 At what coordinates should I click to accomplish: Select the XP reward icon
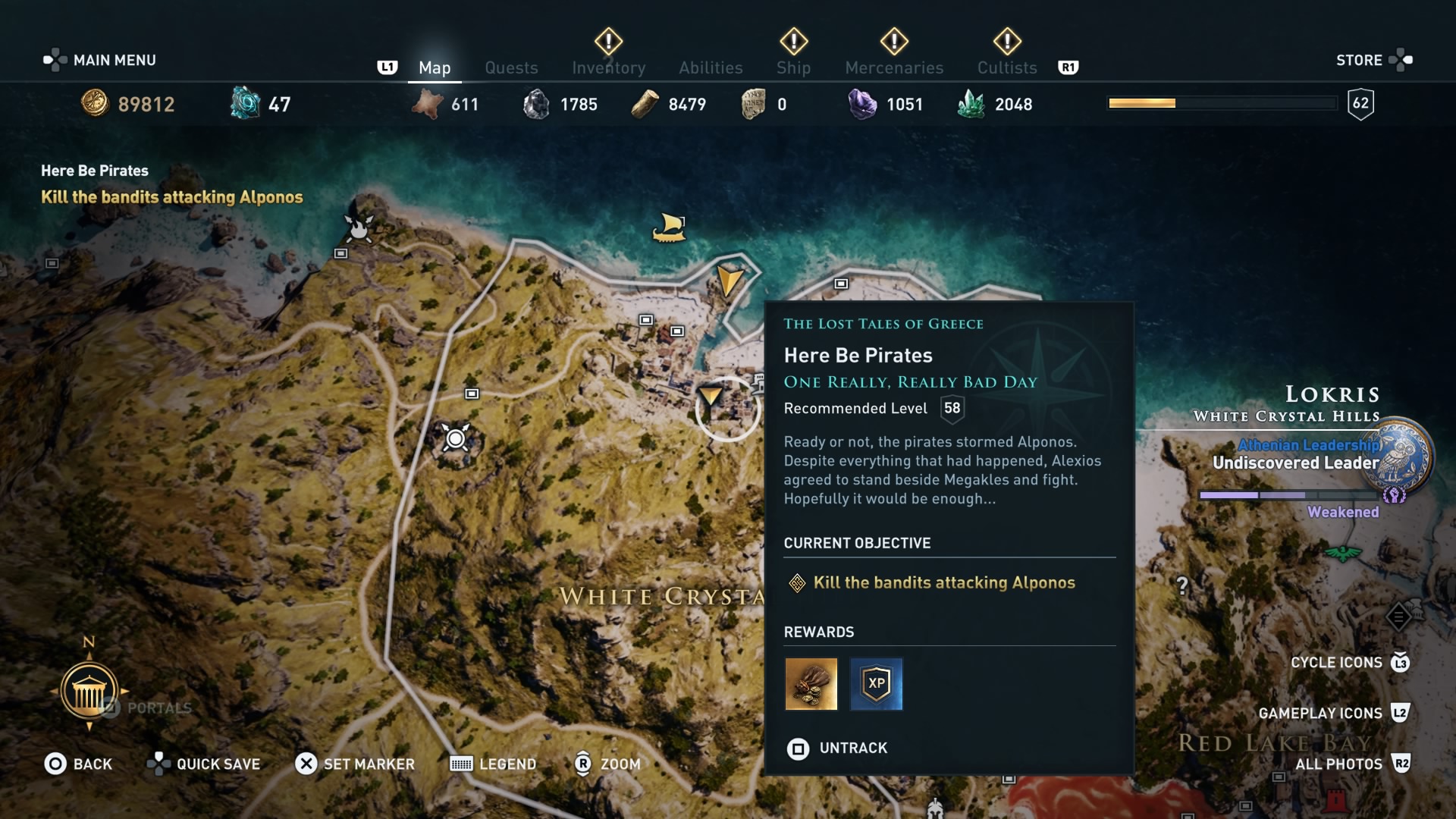877,684
